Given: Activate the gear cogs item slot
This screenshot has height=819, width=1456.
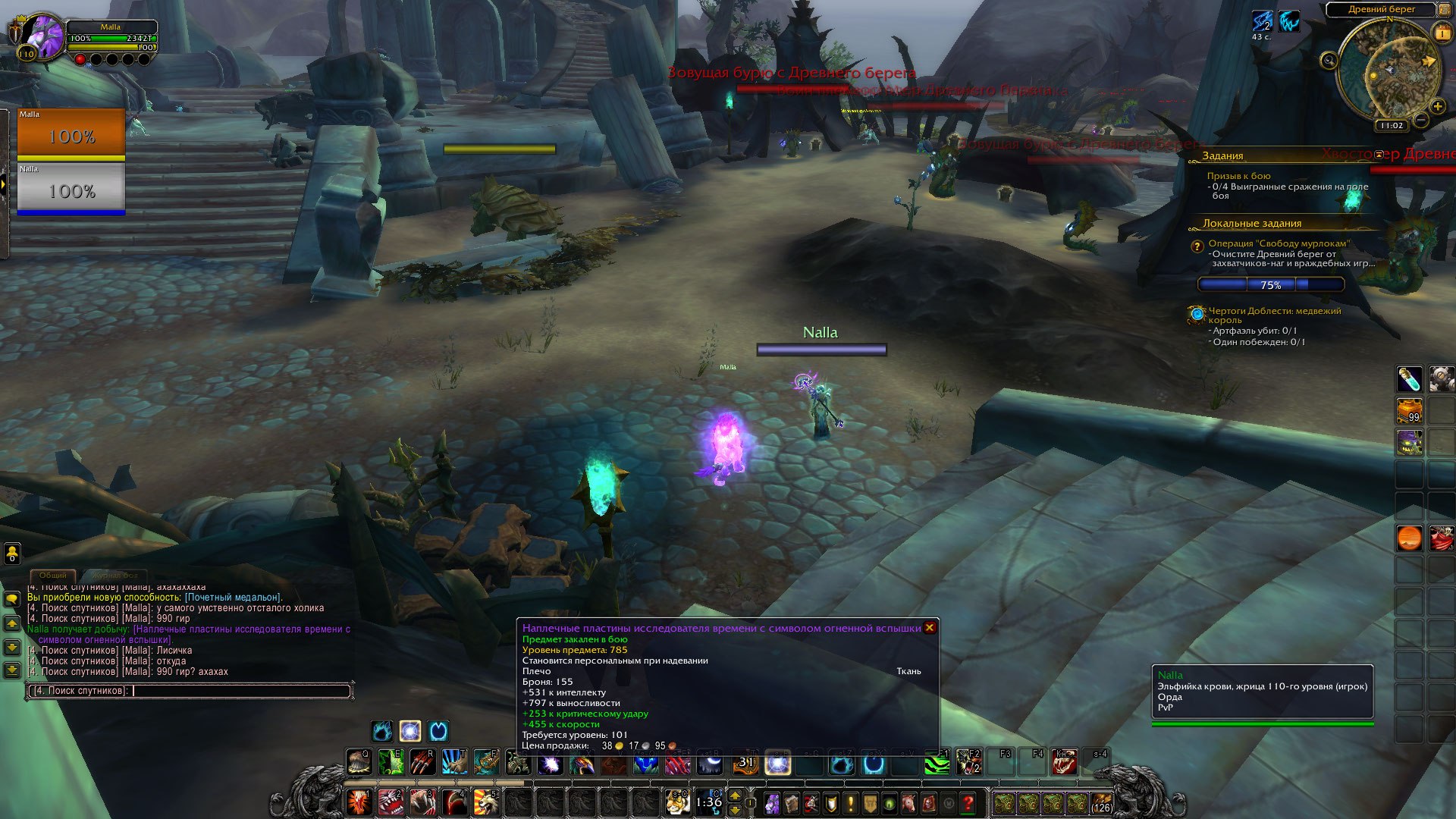Looking at the screenshot, I should [x=1441, y=379].
